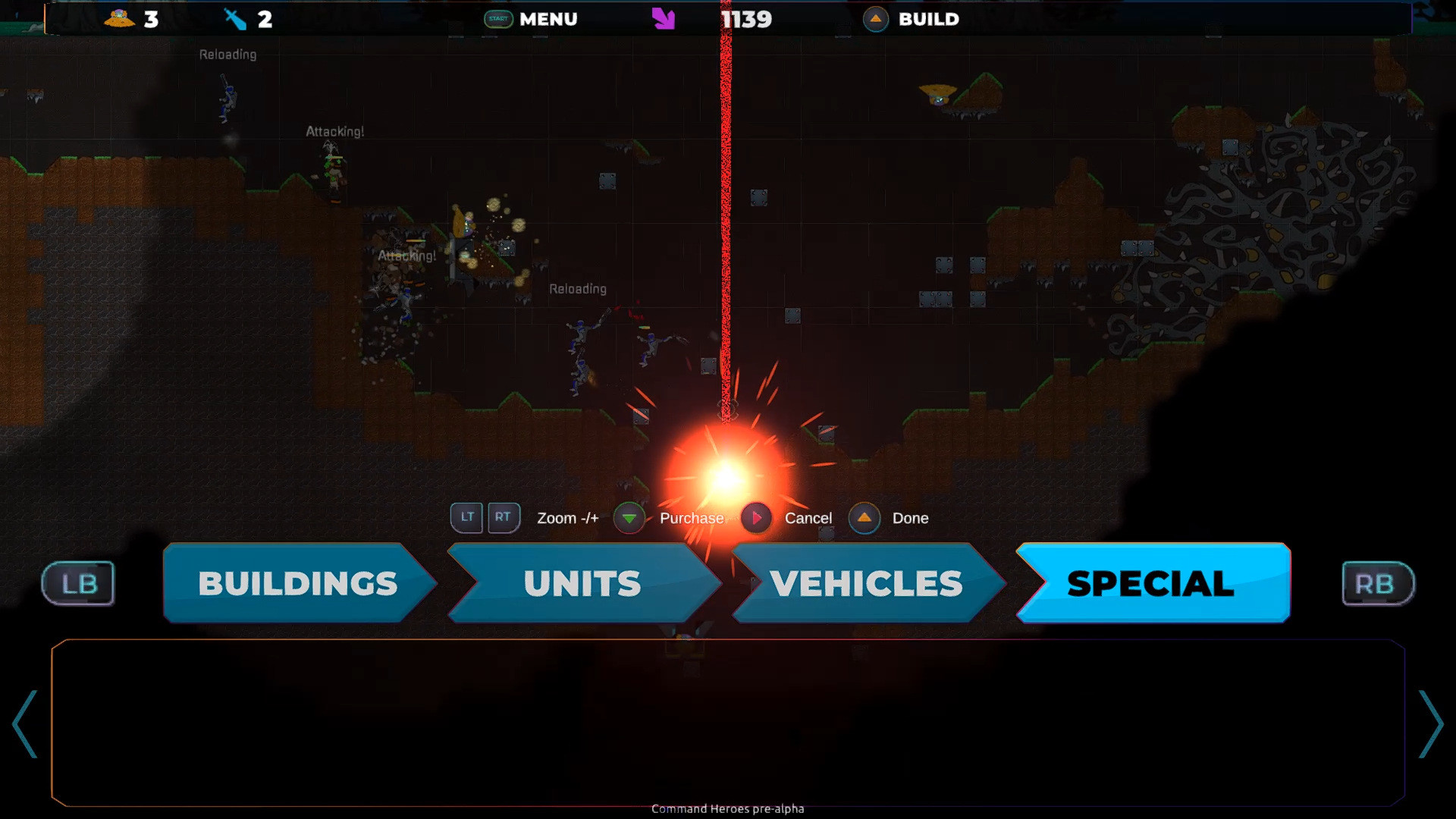The width and height of the screenshot is (1456, 819).
Task: Open the VEHICLES tab
Action: [864, 583]
